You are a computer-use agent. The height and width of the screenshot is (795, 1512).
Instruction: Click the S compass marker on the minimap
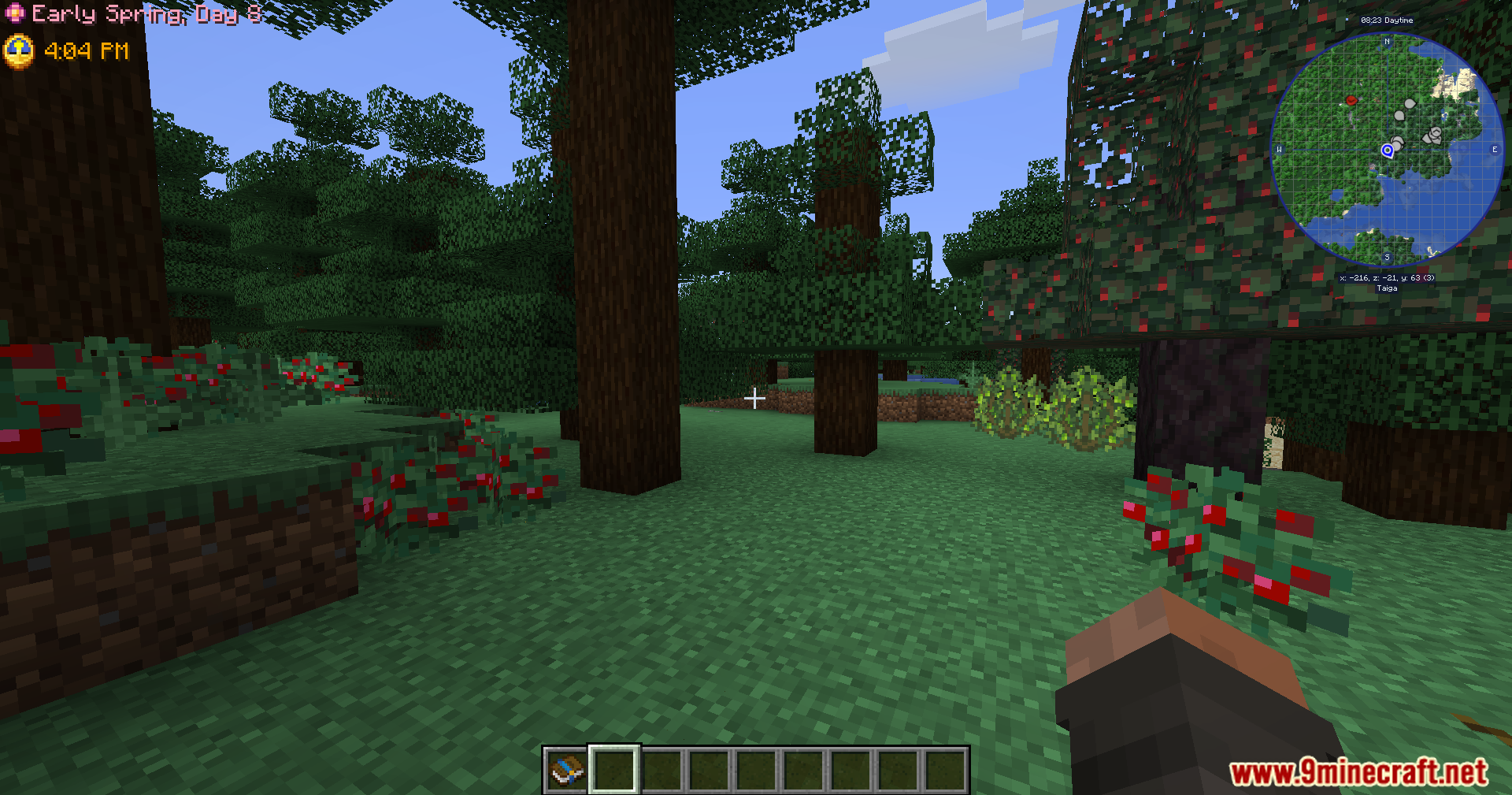pos(1386,257)
